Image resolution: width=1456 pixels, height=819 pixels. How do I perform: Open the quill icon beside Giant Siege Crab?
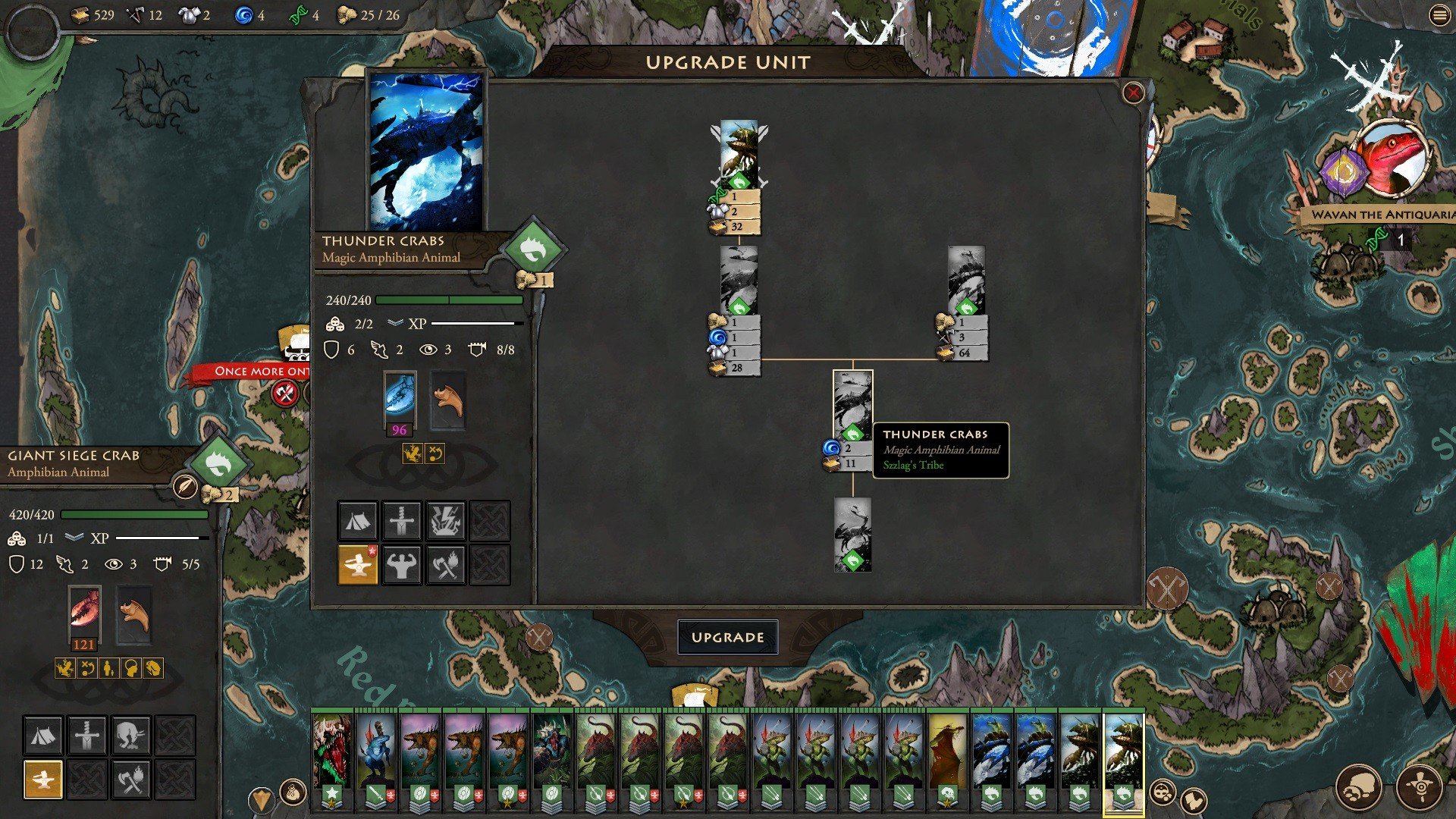[185, 486]
